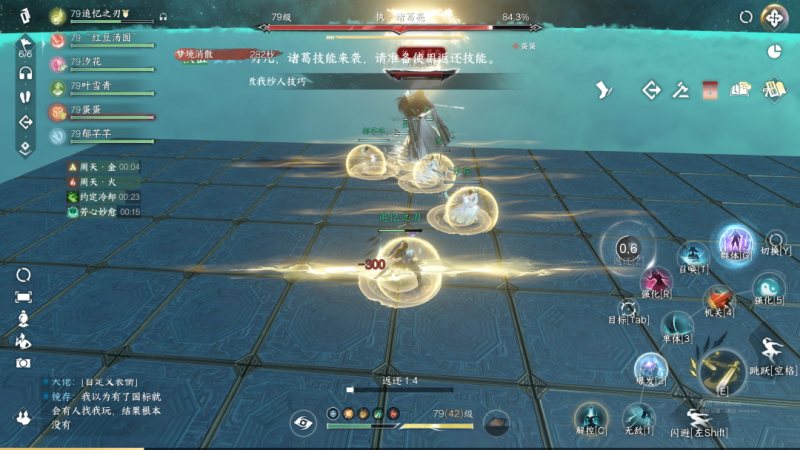The image size is (800, 450).
Task: Cast the 爆发[2] burst skill
Action: point(650,367)
